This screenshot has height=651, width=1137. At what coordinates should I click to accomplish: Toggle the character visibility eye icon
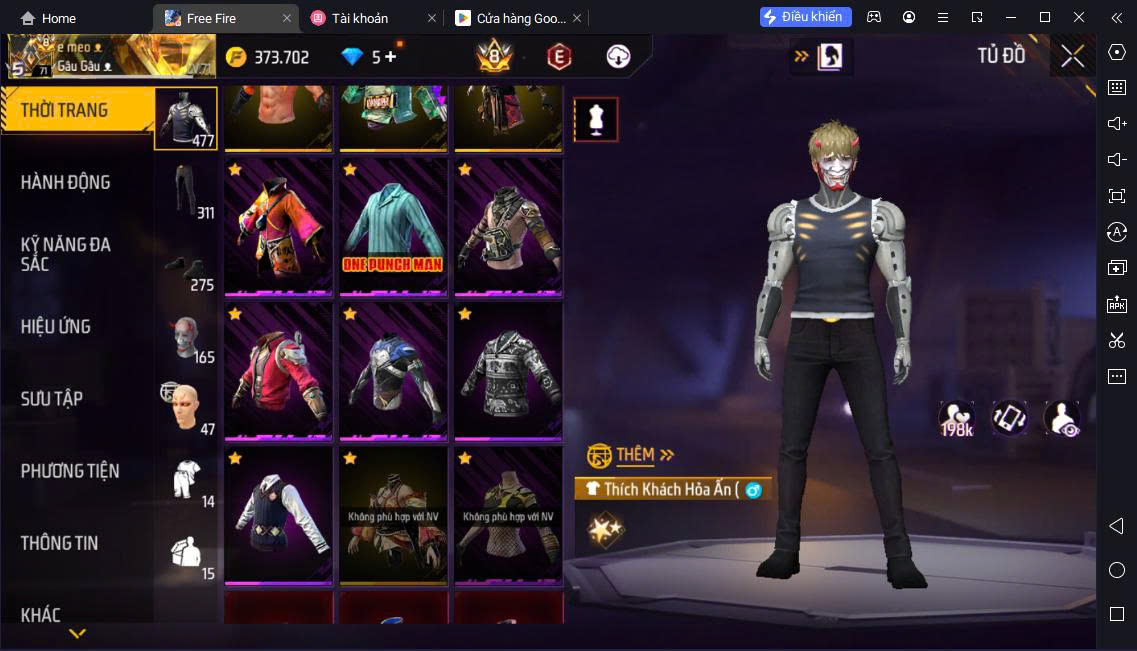1061,418
